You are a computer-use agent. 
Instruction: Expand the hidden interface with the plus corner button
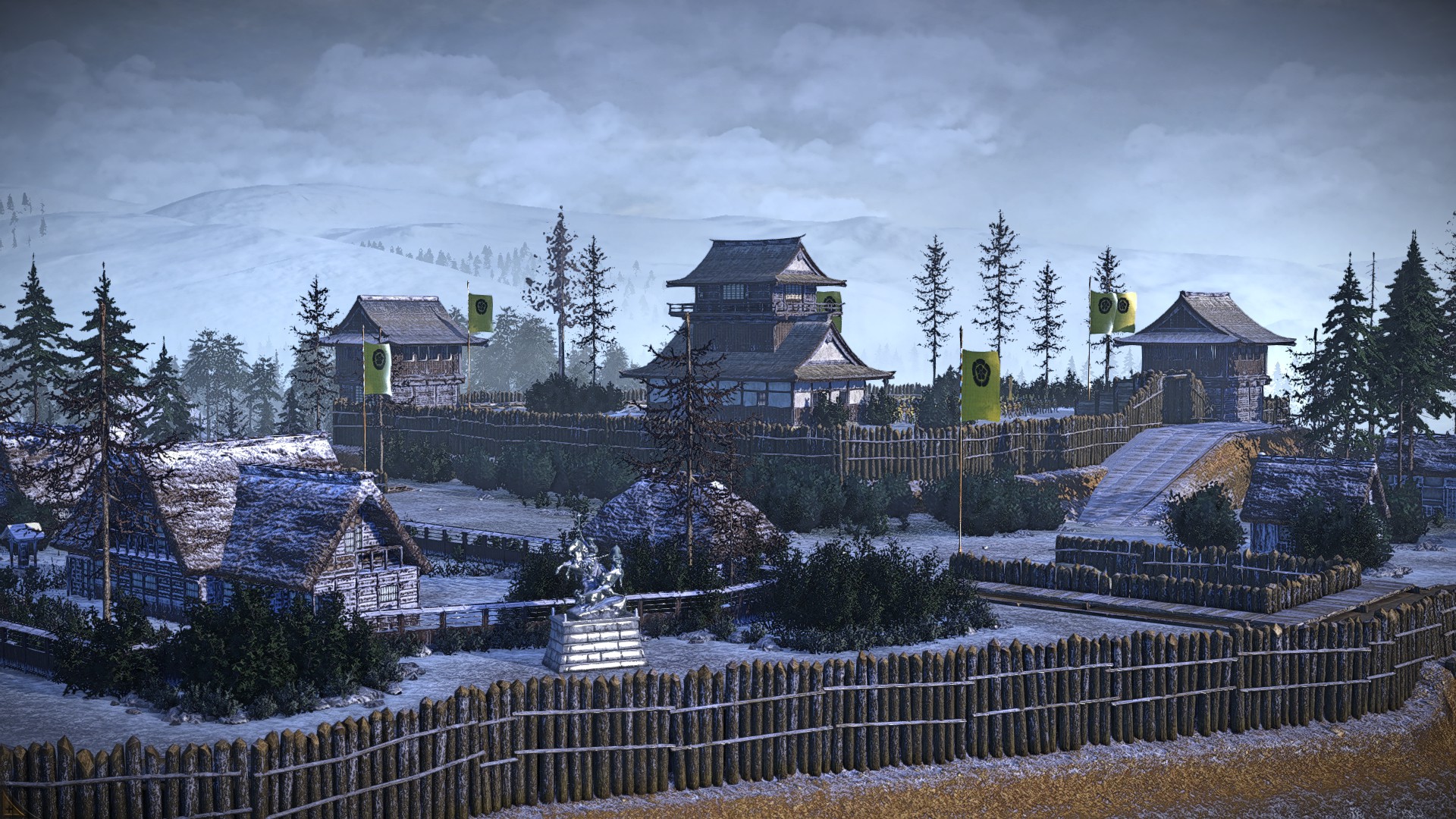coord(9,809)
